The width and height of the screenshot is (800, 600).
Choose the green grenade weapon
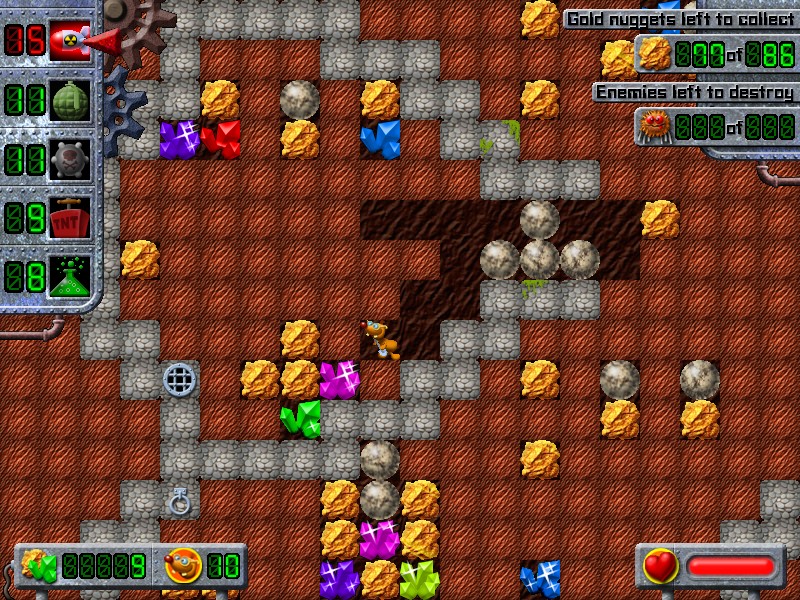tap(69, 100)
